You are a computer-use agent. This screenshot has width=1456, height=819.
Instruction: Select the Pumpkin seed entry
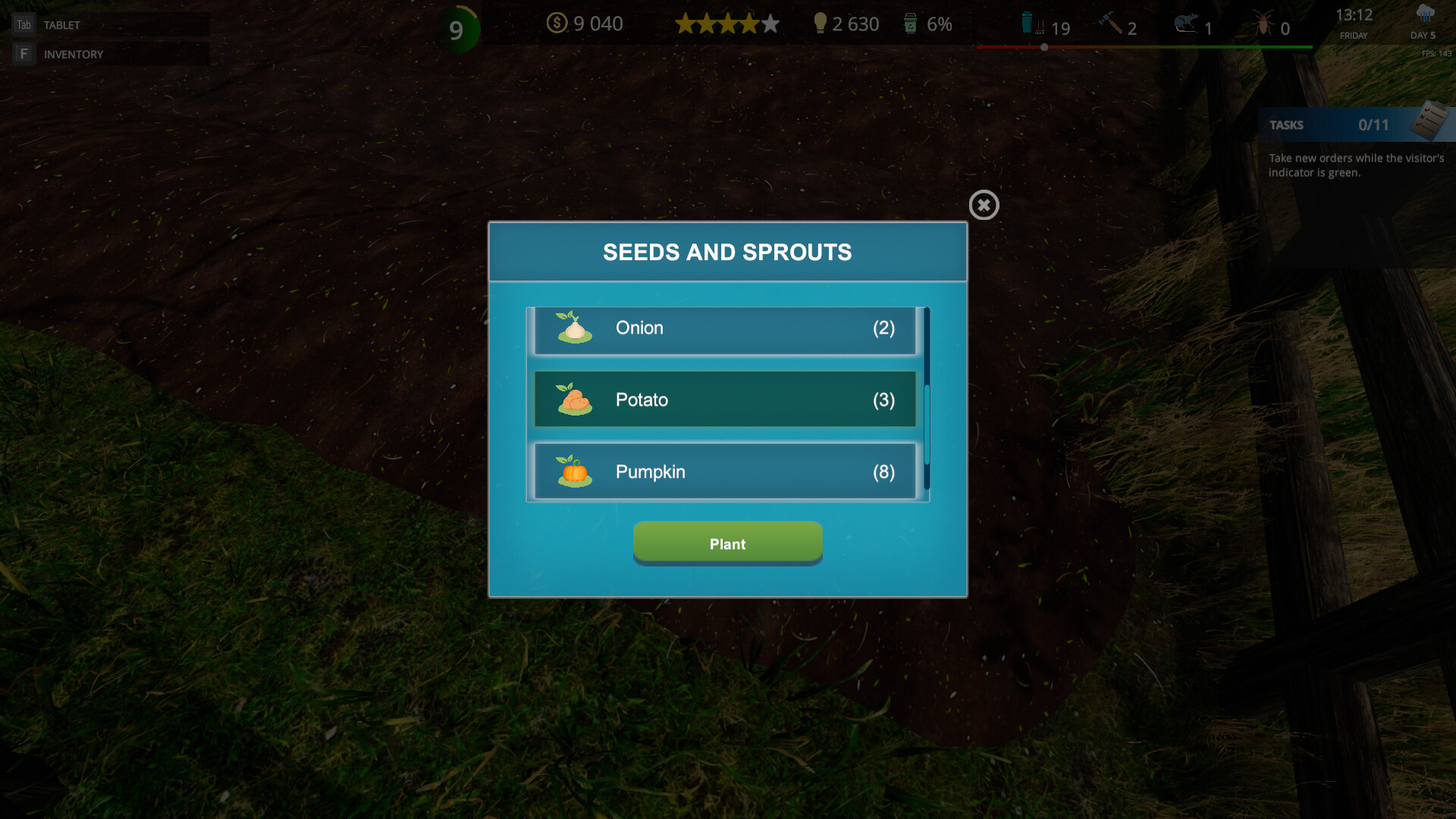tap(723, 471)
